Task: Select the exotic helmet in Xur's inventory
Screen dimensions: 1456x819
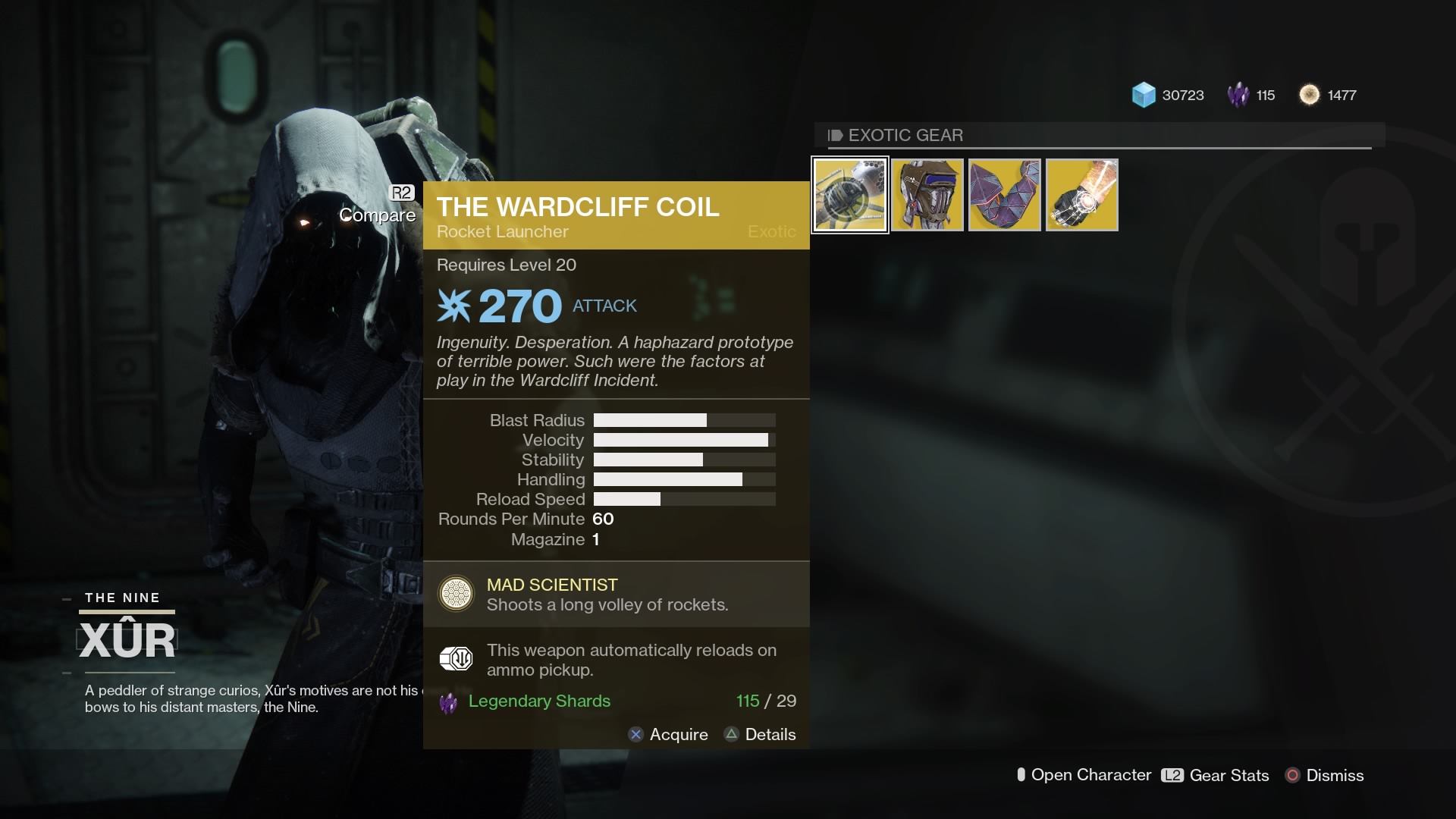Action: 927,194
